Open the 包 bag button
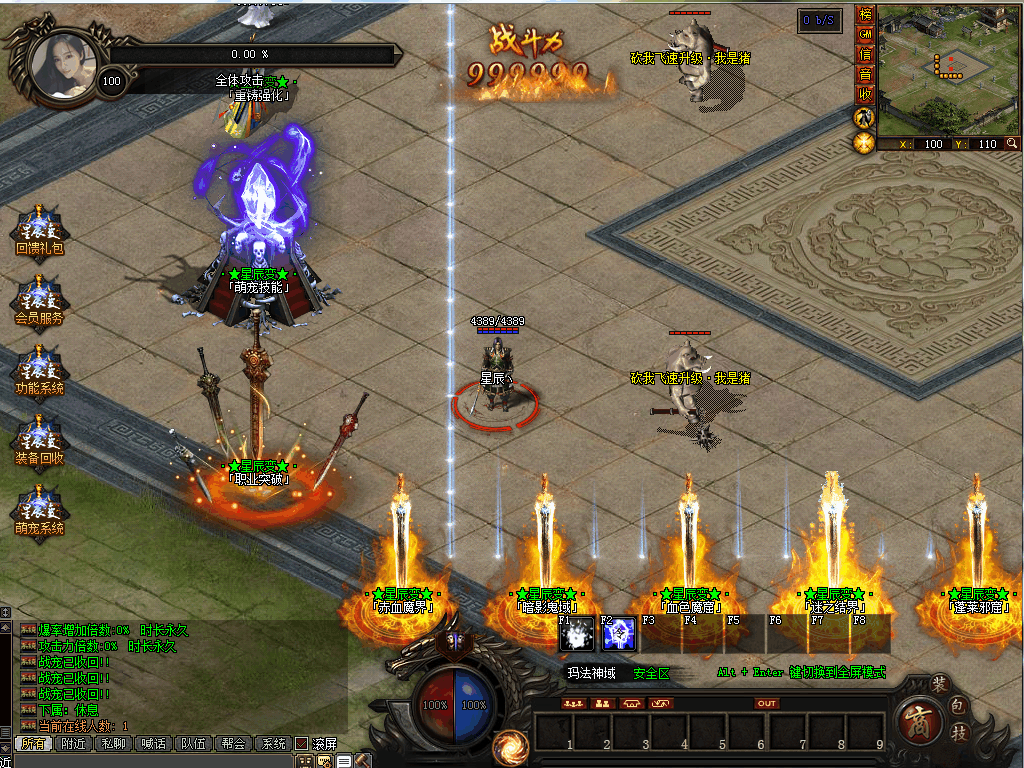Image resolution: width=1024 pixels, height=768 pixels. (957, 707)
